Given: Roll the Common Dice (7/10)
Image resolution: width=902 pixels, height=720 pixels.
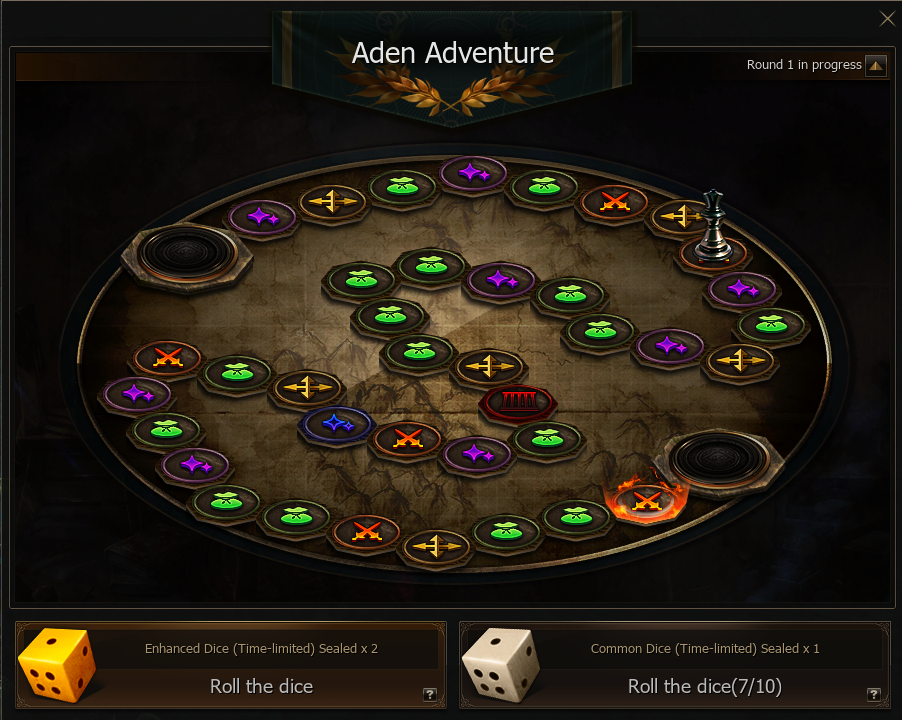Looking at the screenshot, I should click(704, 686).
